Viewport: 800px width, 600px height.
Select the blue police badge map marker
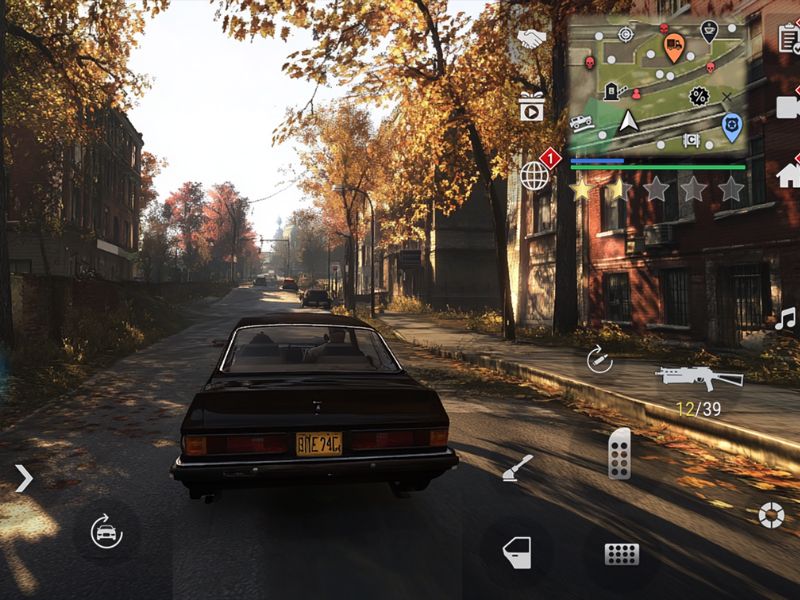(x=731, y=126)
